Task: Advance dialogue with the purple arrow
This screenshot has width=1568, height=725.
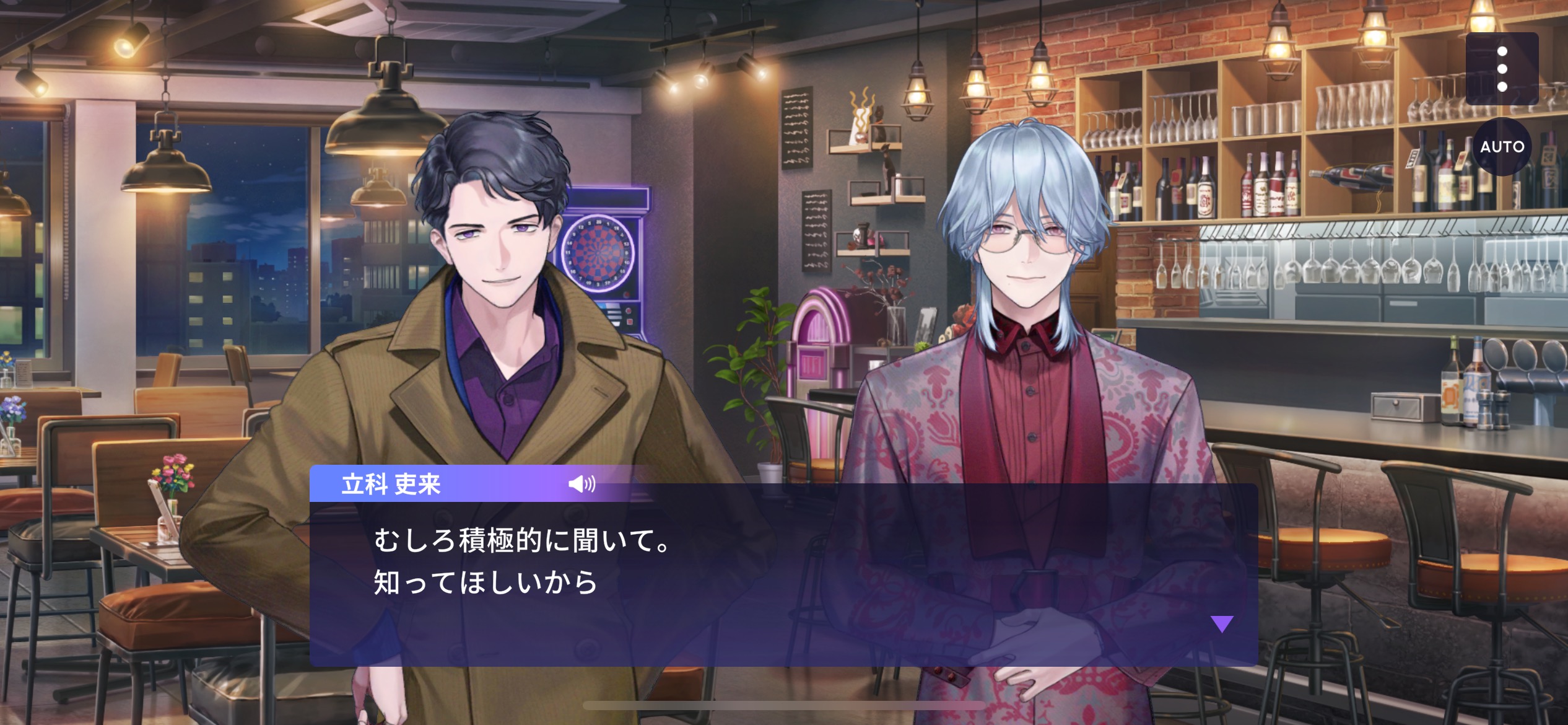Action: tap(1222, 623)
